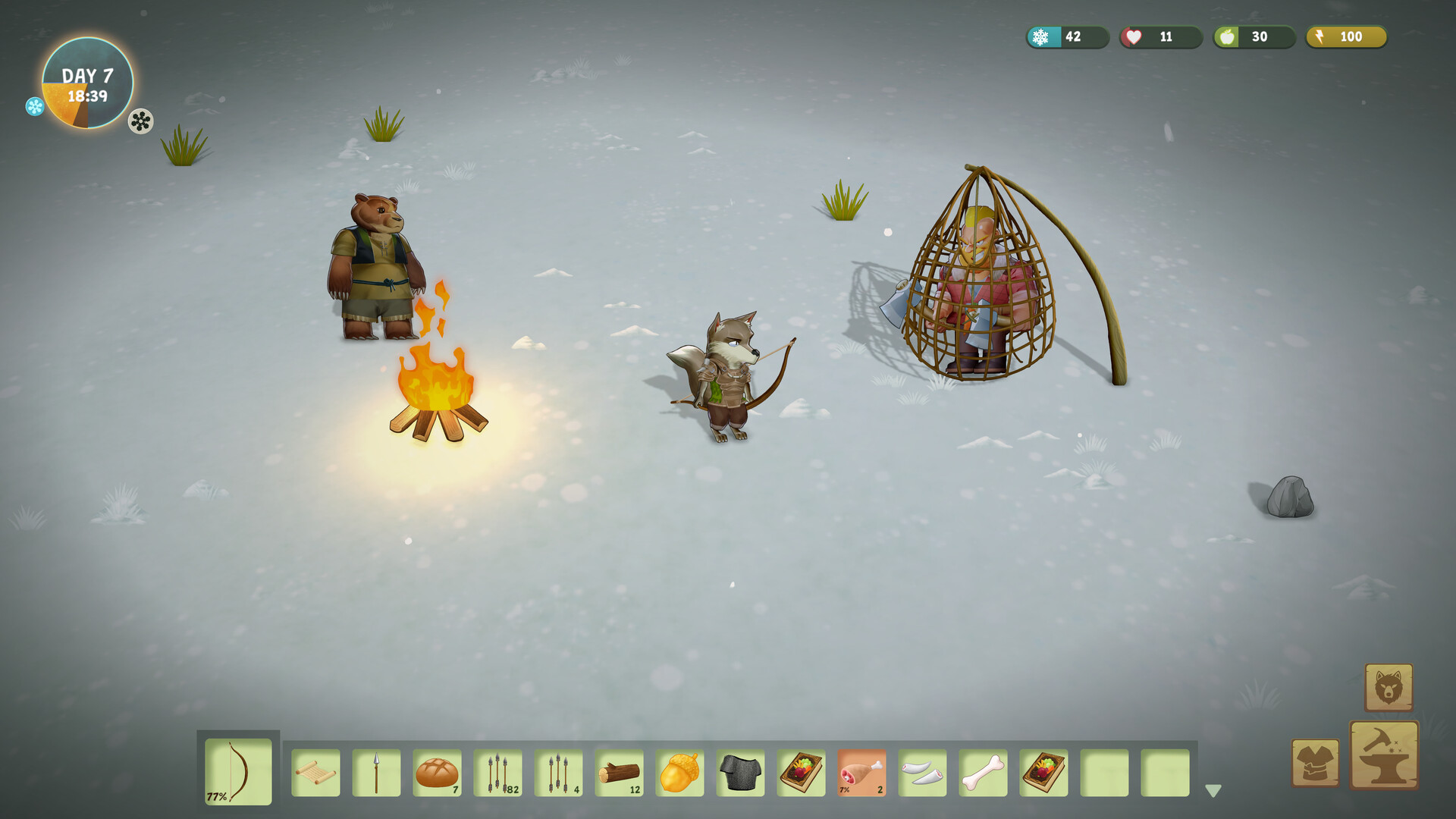
Task: Select the bread loaf stack
Action: (x=437, y=773)
